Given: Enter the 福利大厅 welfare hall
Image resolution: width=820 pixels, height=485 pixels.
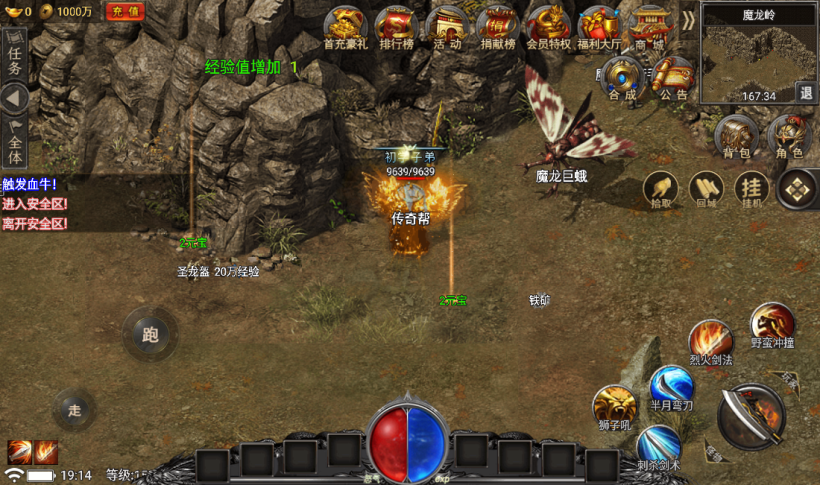Looking at the screenshot, I should [599, 25].
